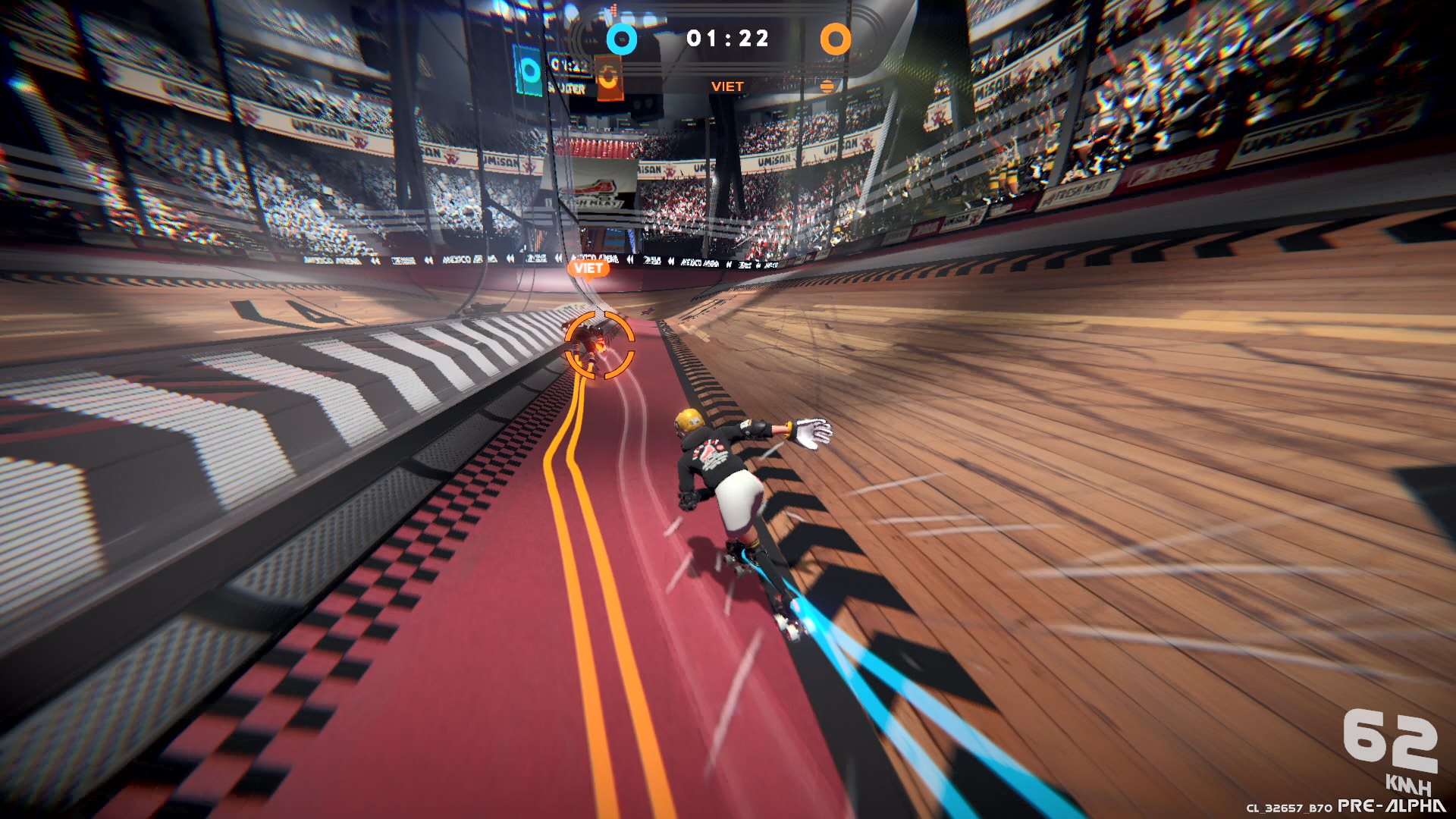
Task: Expand the jumbotron mini scoreboard
Action: coord(567,74)
